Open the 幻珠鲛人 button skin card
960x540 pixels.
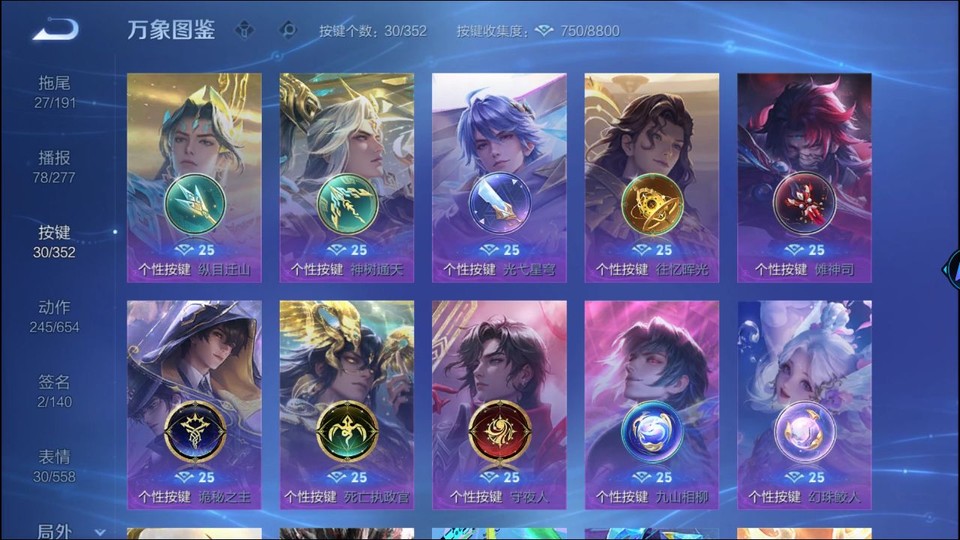(804, 404)
